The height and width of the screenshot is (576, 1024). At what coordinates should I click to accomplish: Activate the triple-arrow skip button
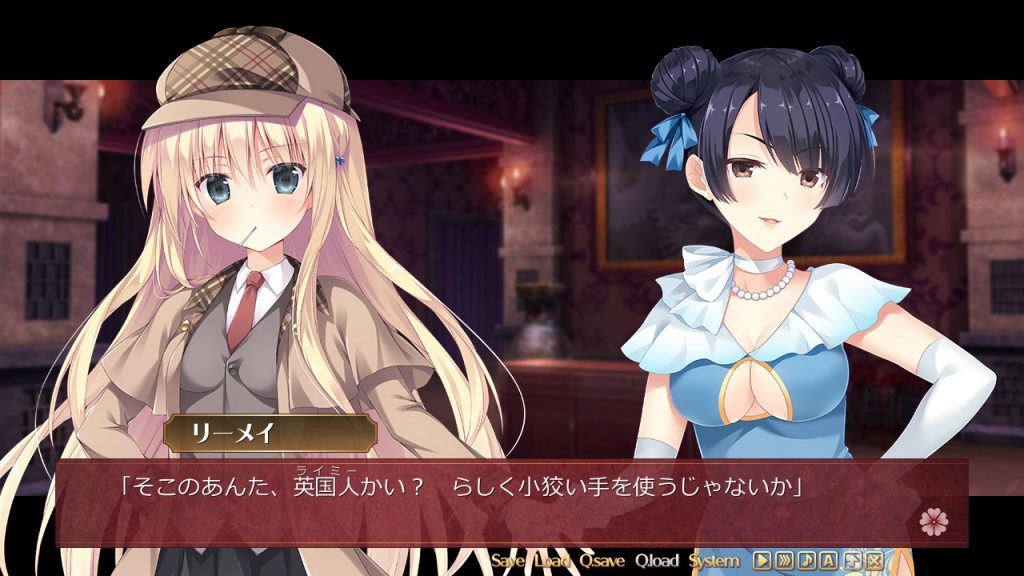785,561
